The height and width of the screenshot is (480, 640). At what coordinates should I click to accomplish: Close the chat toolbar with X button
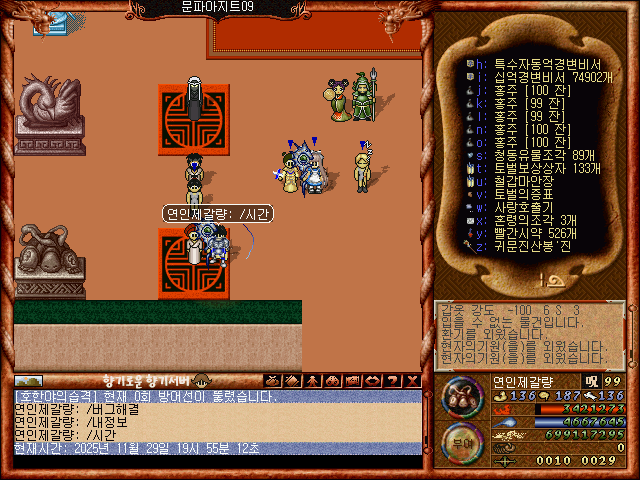(x=413, y=380)
